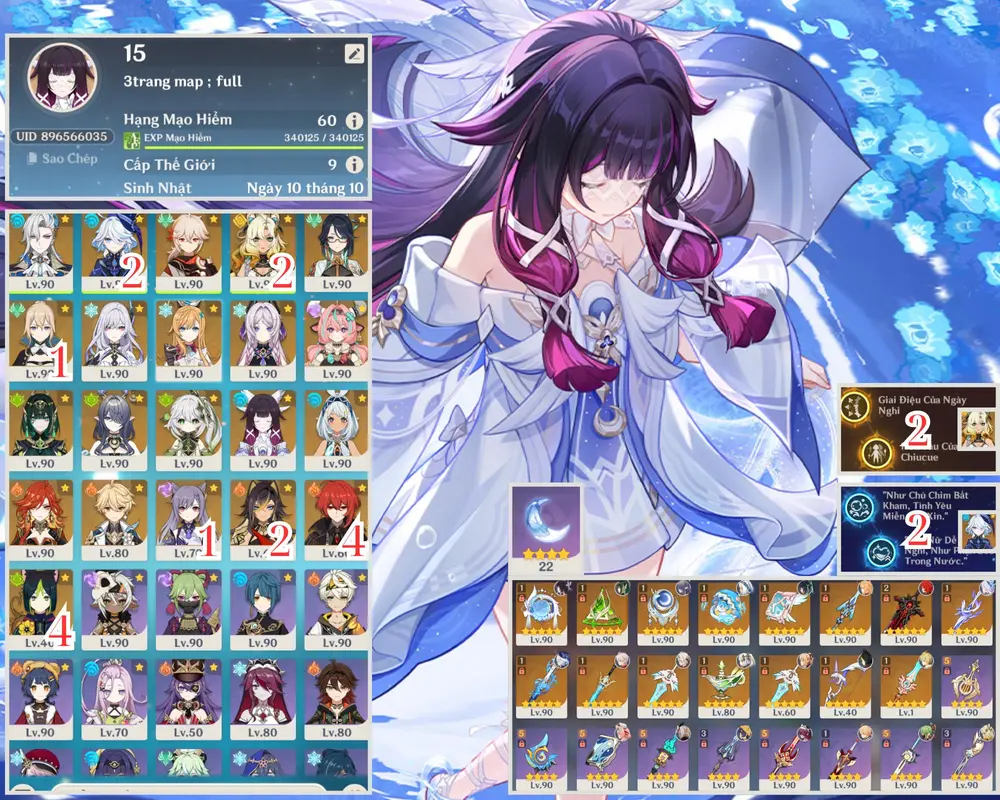Screen dimensions: 1000x800
Task: Select the green-haired masked Kuki Shinobu card
Action: click(188, 607)
